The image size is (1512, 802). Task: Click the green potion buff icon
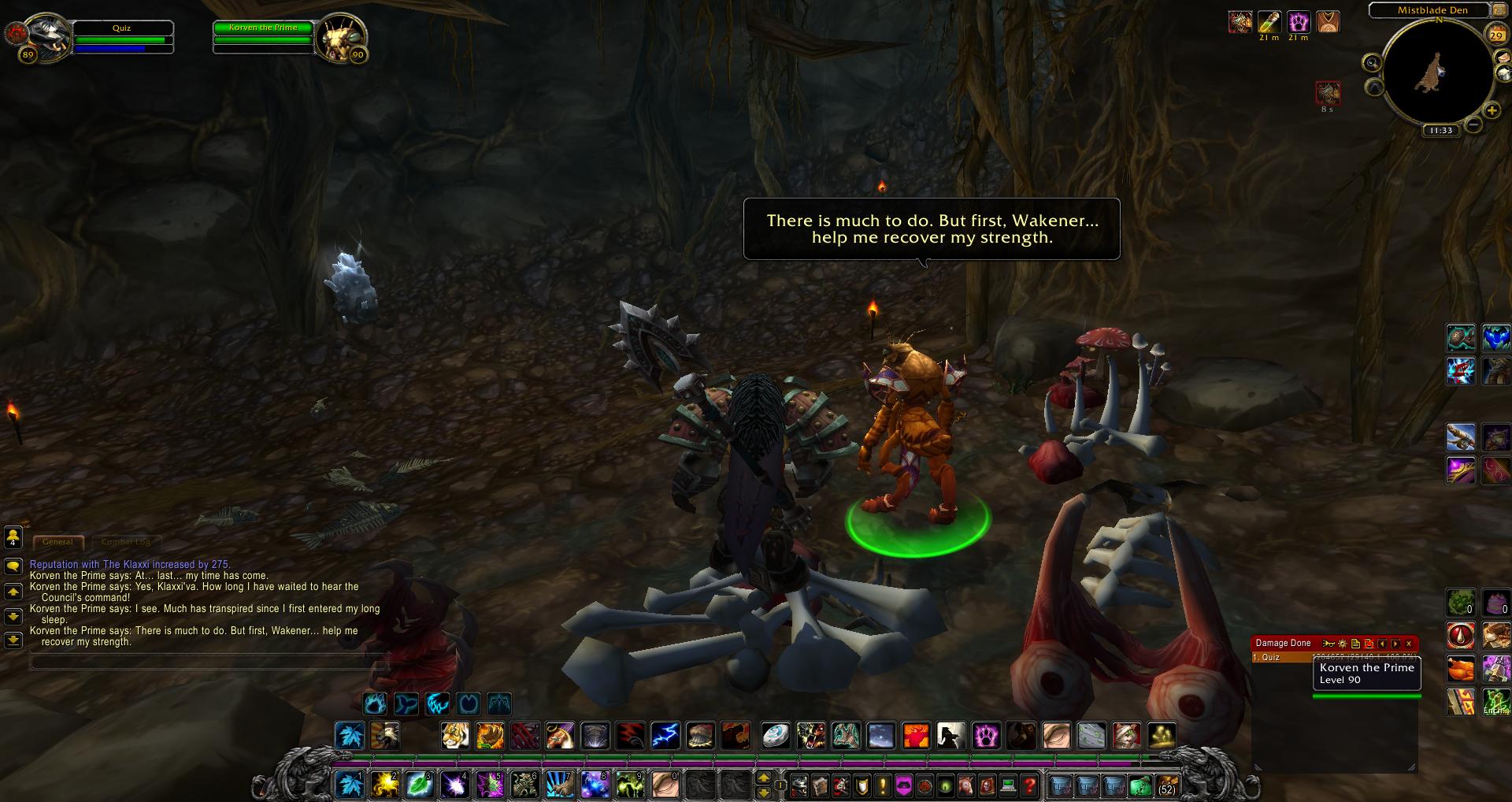1269,21
